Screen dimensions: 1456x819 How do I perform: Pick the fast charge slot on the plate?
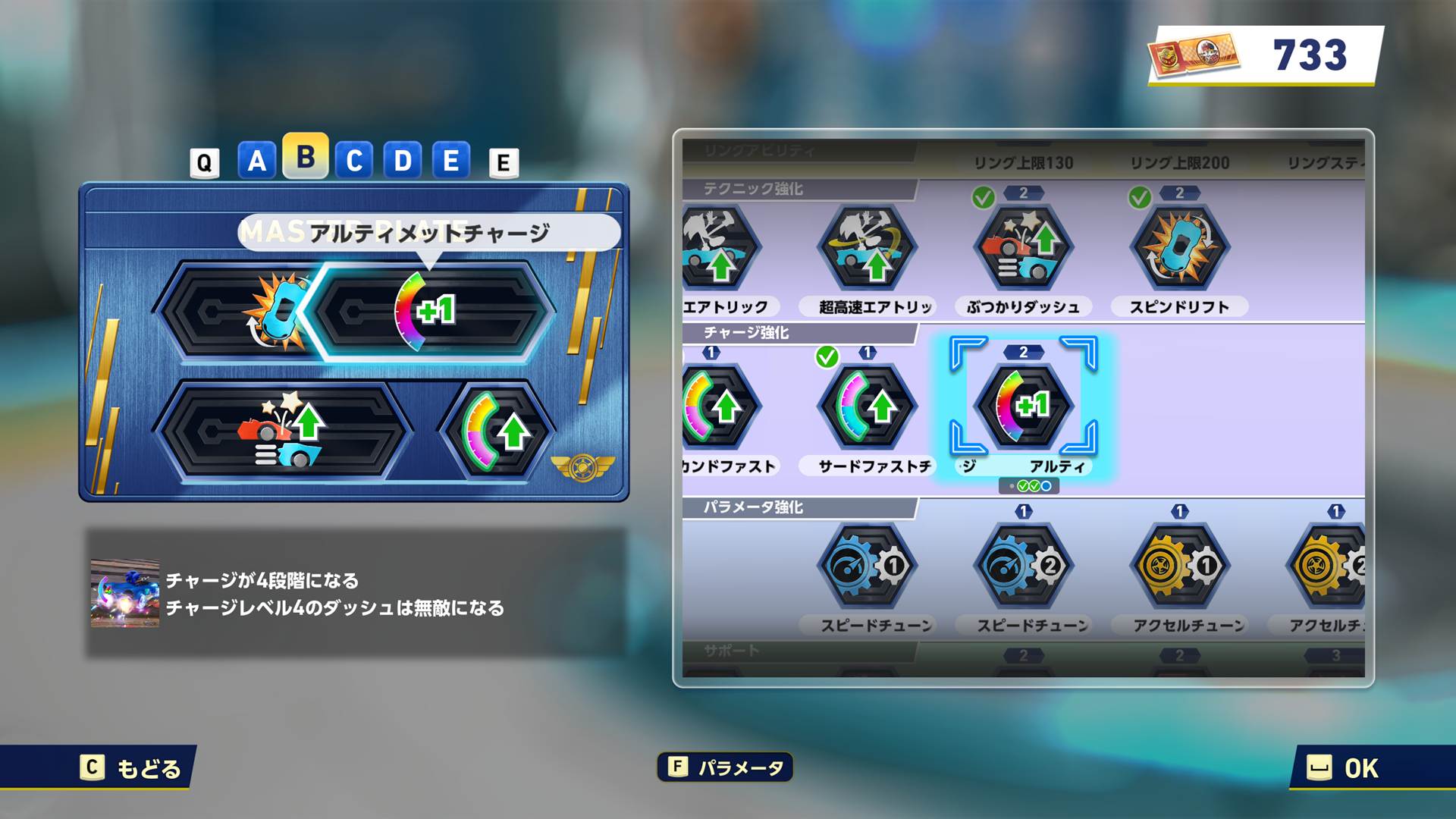pyautogui.click(x=497, y=432)
